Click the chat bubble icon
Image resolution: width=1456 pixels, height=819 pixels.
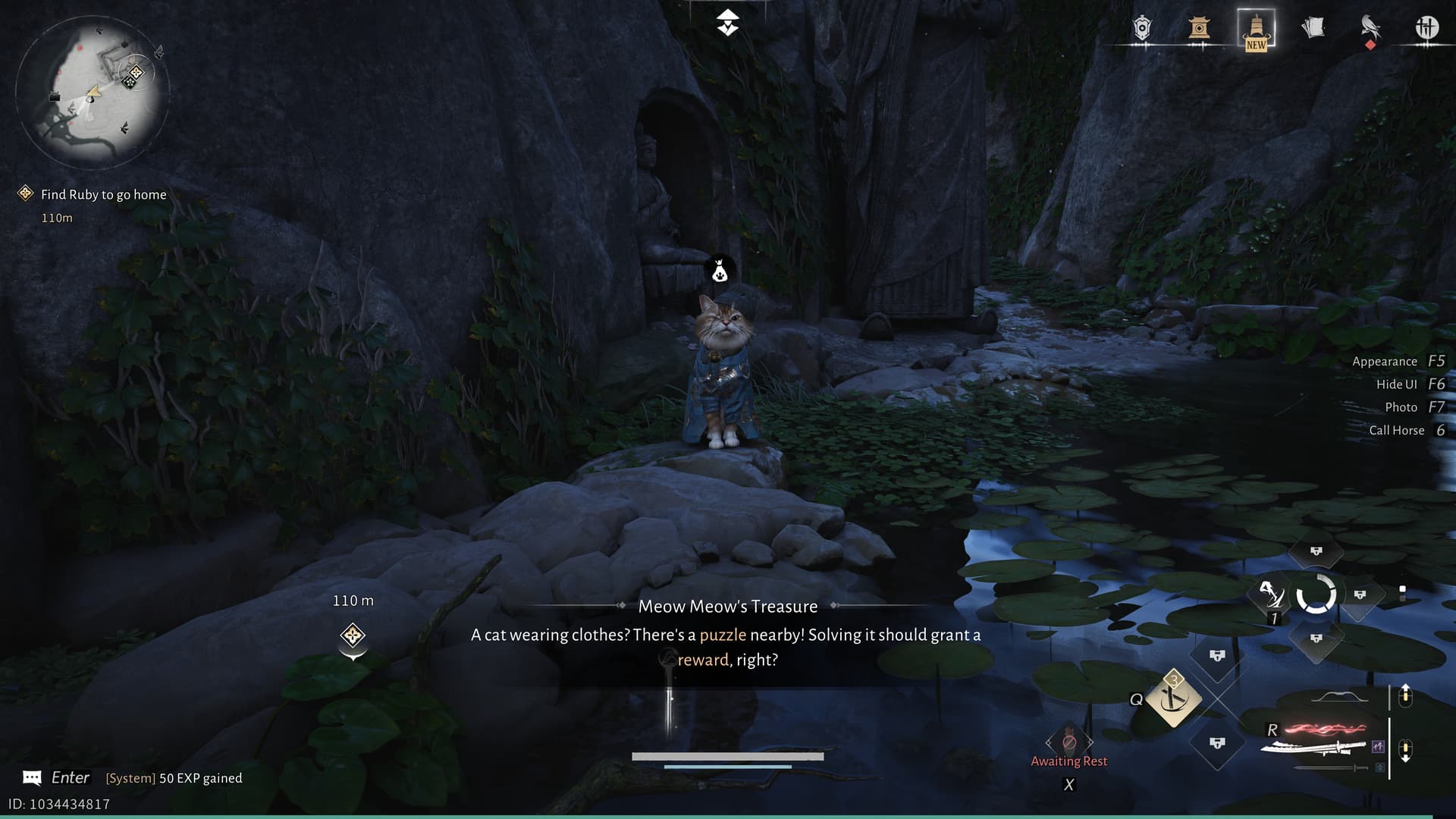(32, 778)
